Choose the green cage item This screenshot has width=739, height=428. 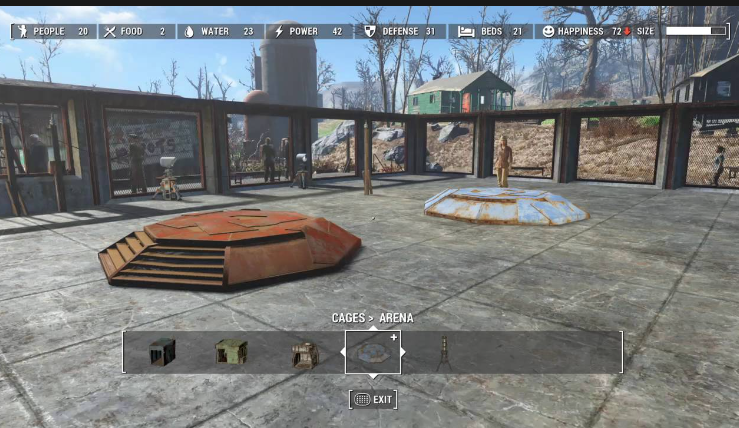click(x=231, y=352)
